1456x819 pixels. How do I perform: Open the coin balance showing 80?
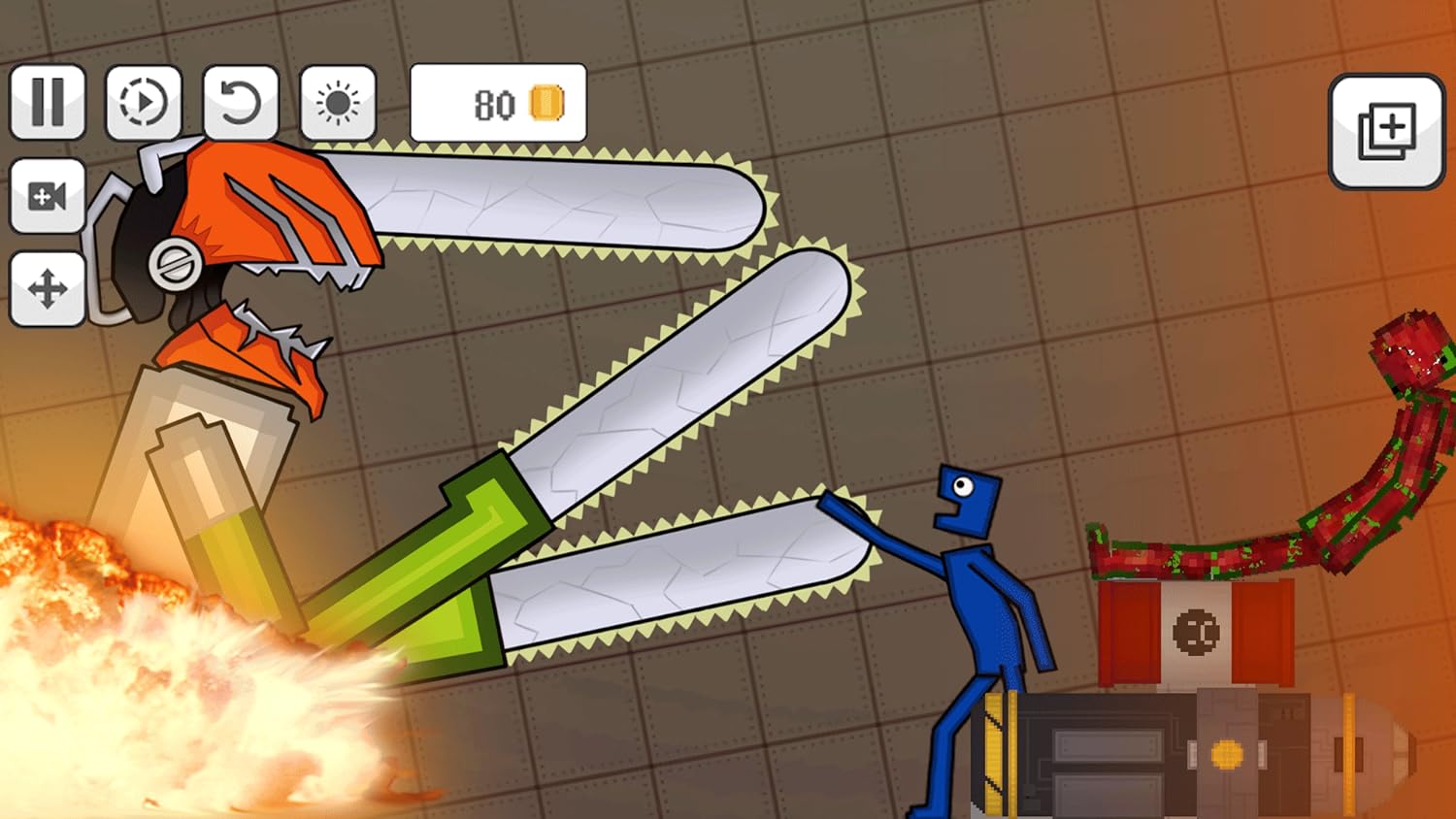click(498, 103)
